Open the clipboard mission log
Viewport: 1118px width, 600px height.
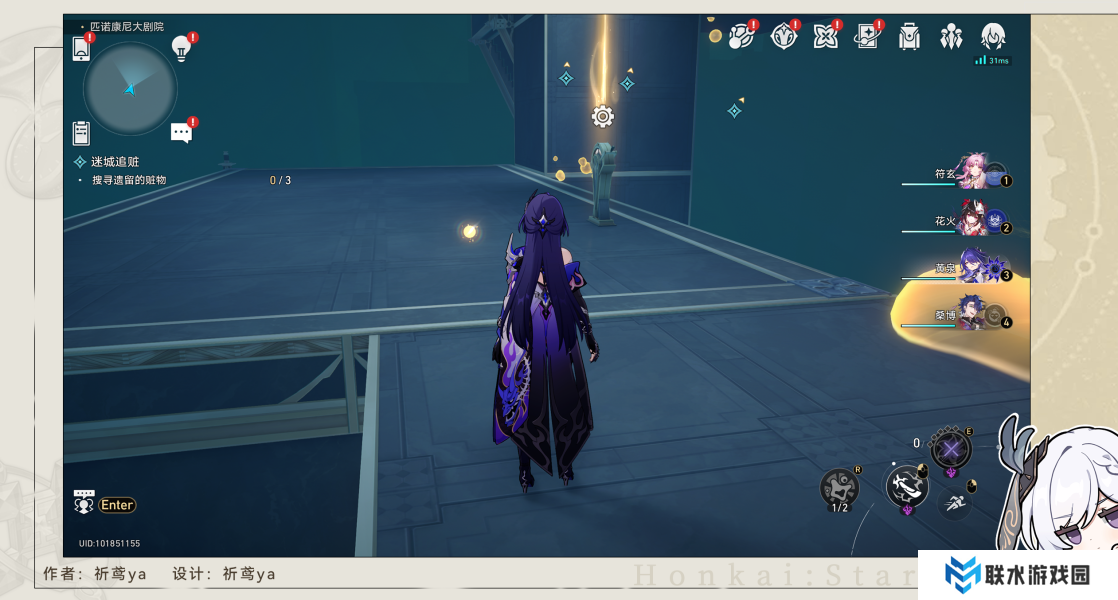(82, 133)
